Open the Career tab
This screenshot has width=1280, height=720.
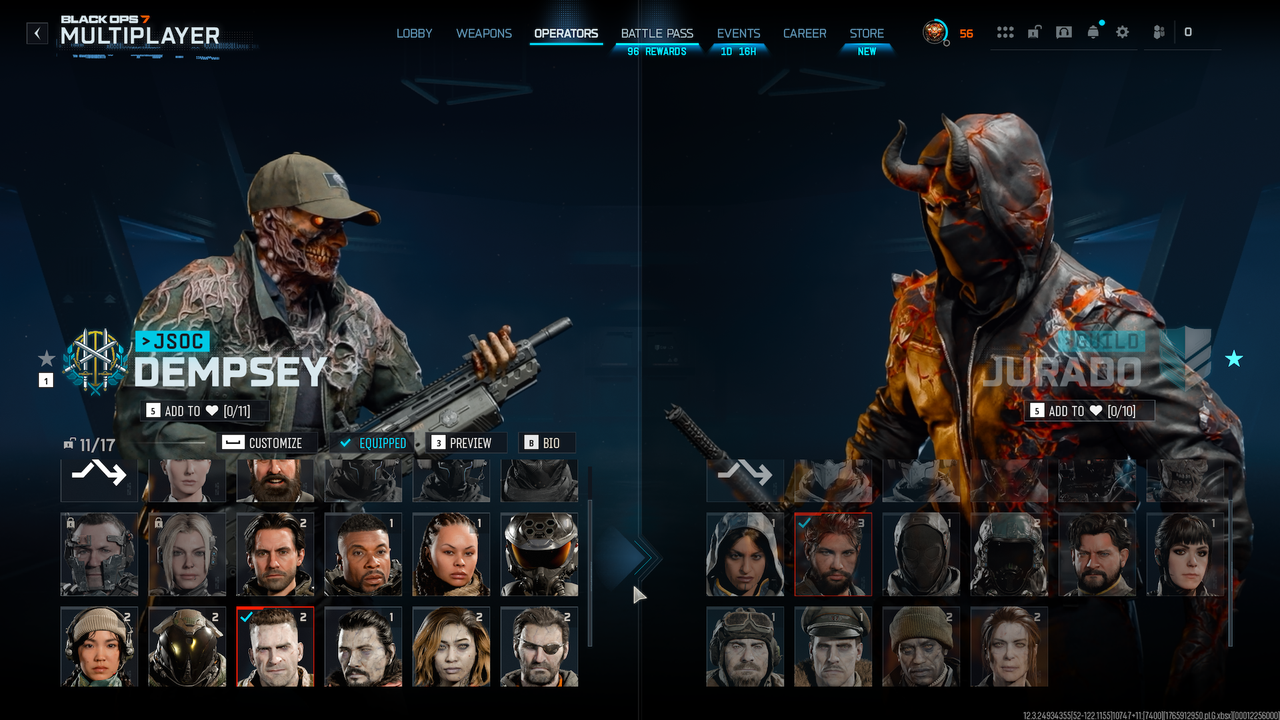[x=804, y=33]
